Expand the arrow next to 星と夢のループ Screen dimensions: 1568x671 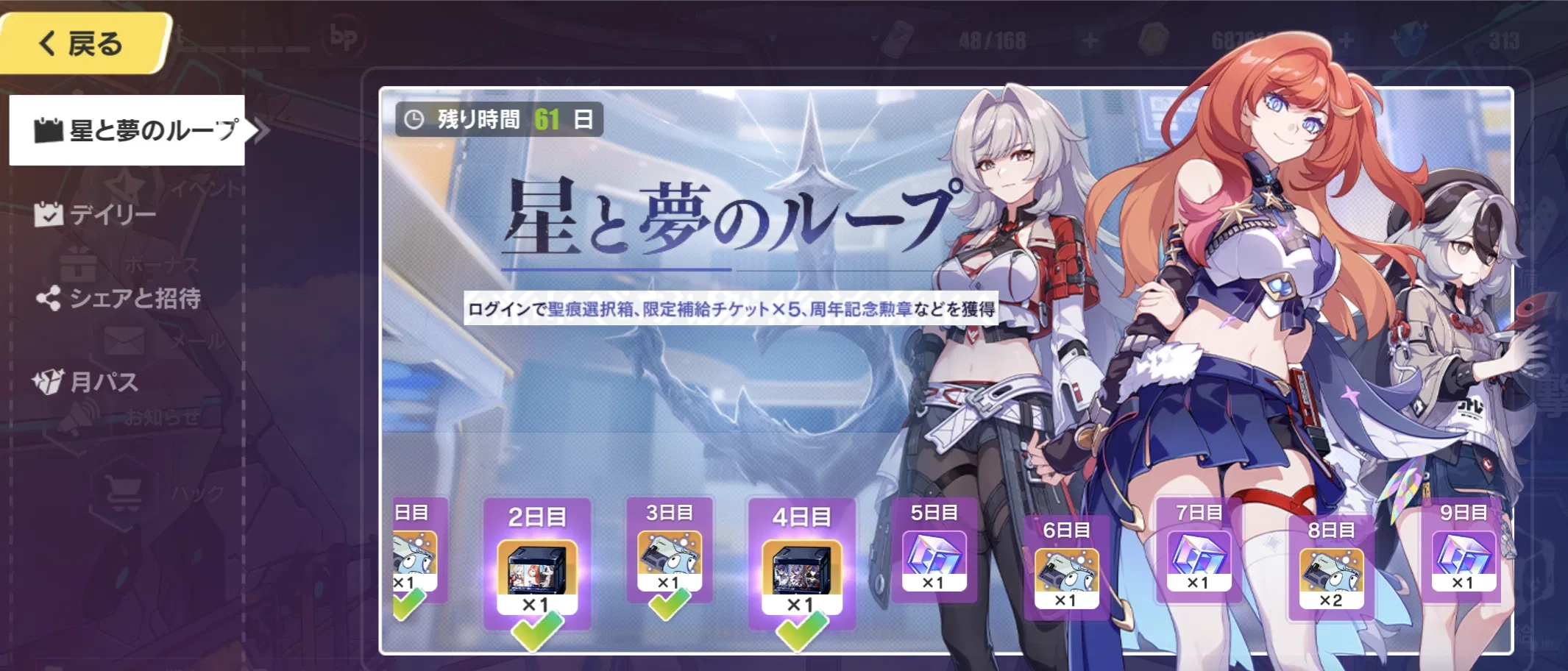click(259, 128)
